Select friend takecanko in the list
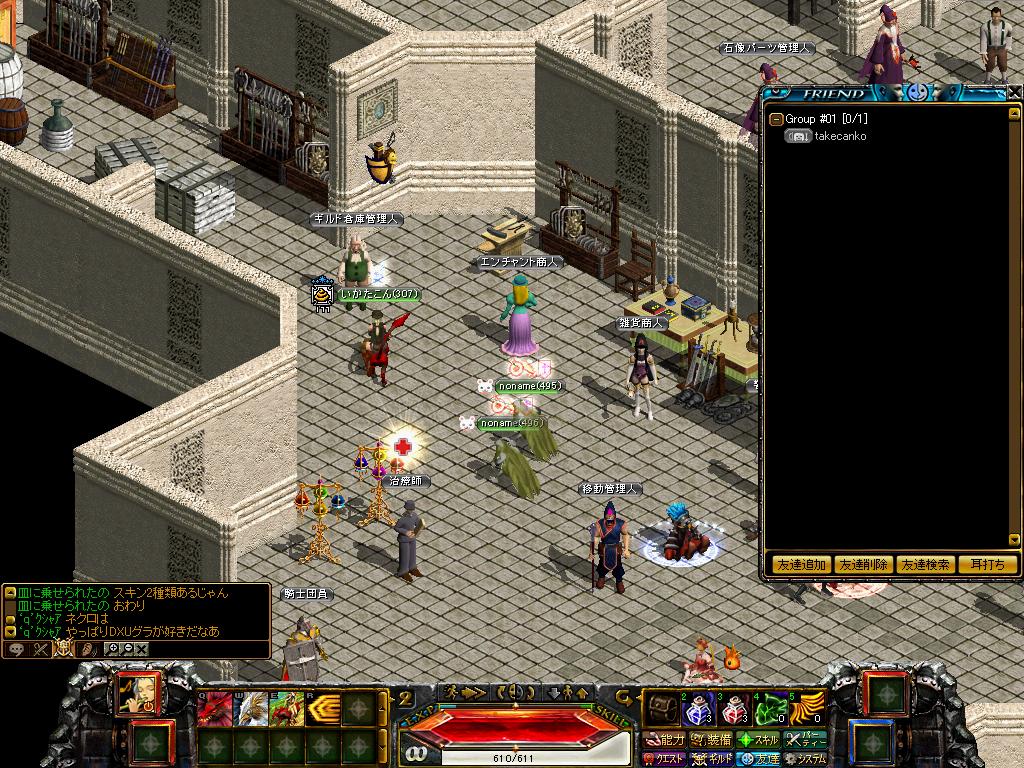 tap(840, 136)
